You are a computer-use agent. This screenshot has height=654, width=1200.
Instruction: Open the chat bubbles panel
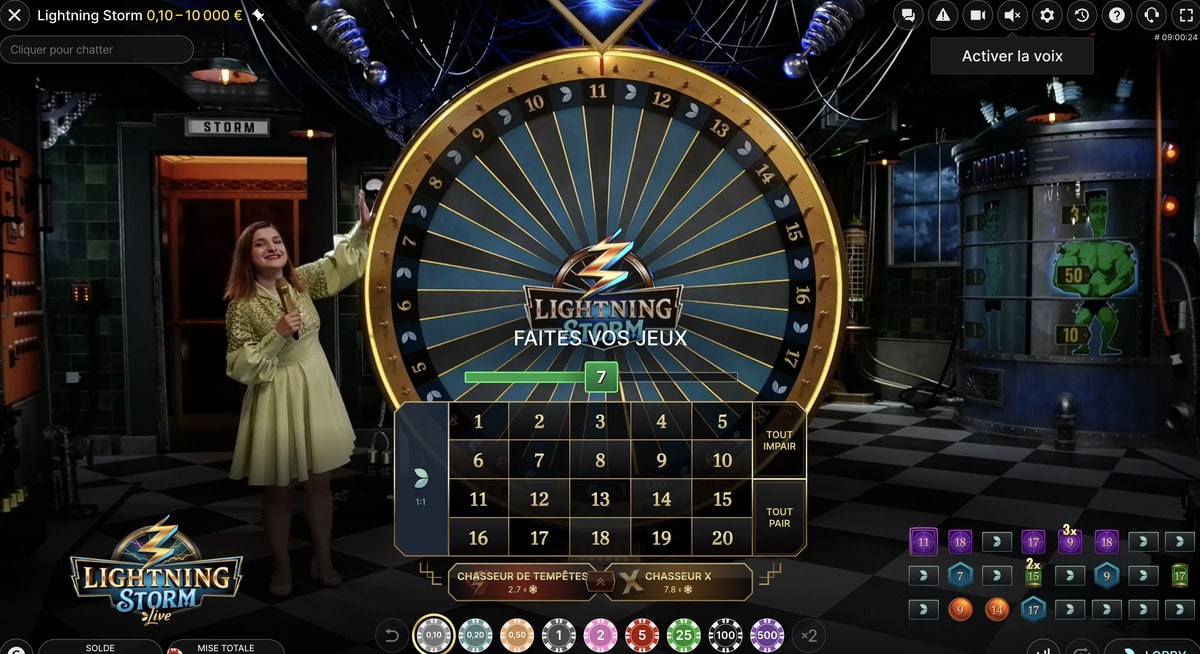(x=908, y=15)
